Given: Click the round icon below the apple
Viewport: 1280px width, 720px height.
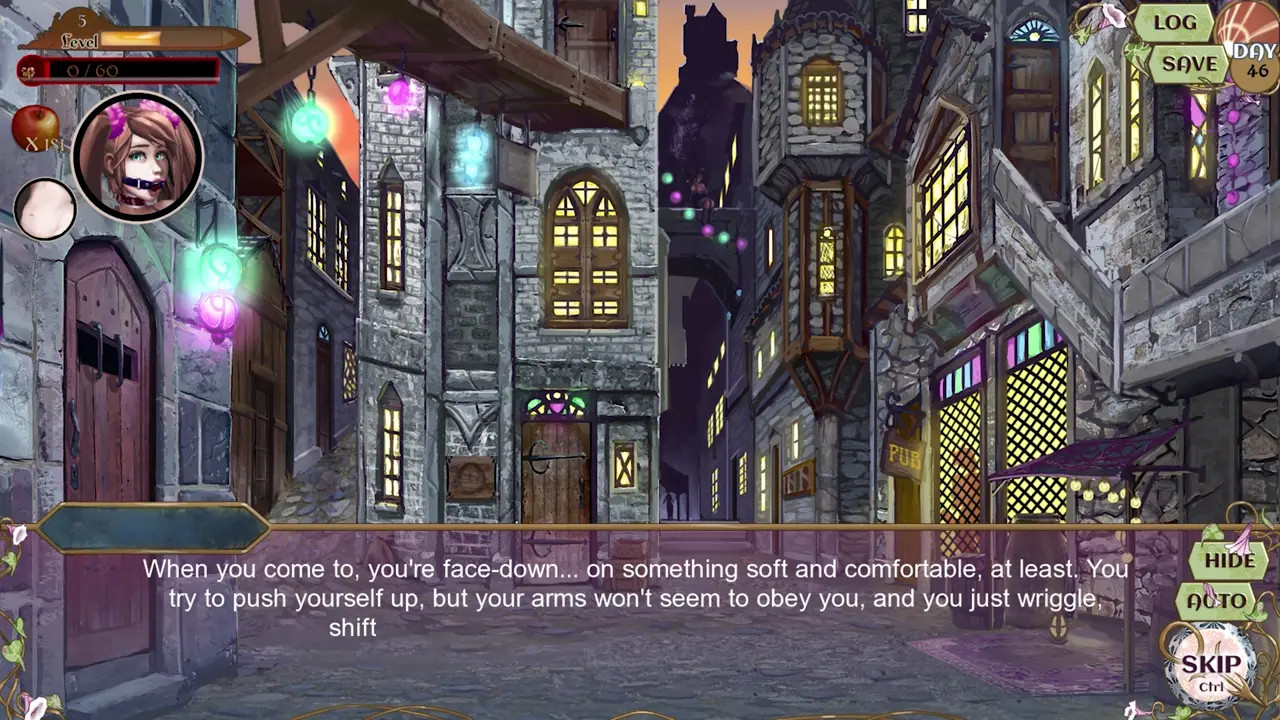Looking at the screenshot, I should coord(45,208).
